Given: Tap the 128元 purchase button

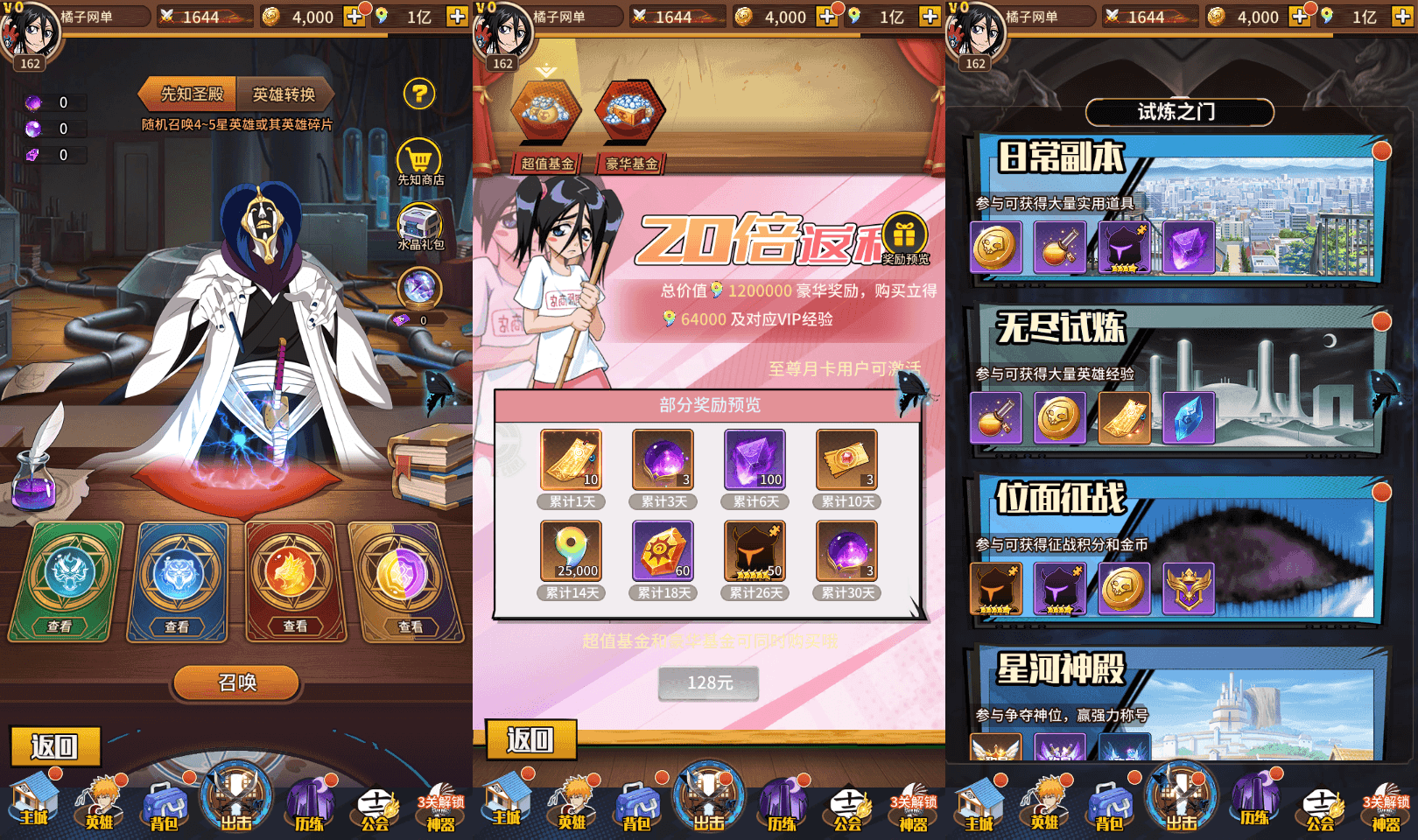Looking at the screenshot, I should [709, 683].
